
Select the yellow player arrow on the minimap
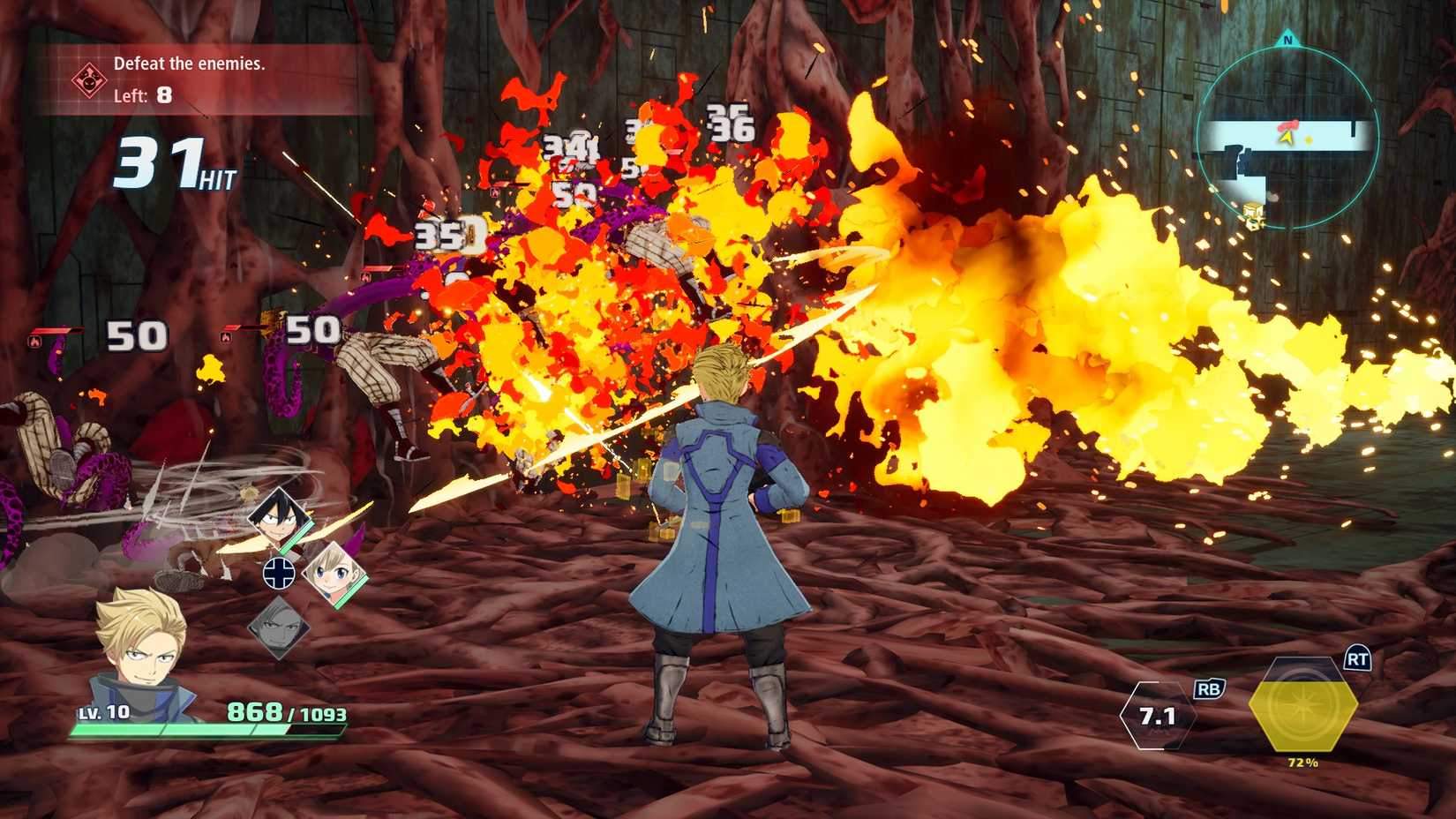pyautogui.click(x=1286, y=139)
